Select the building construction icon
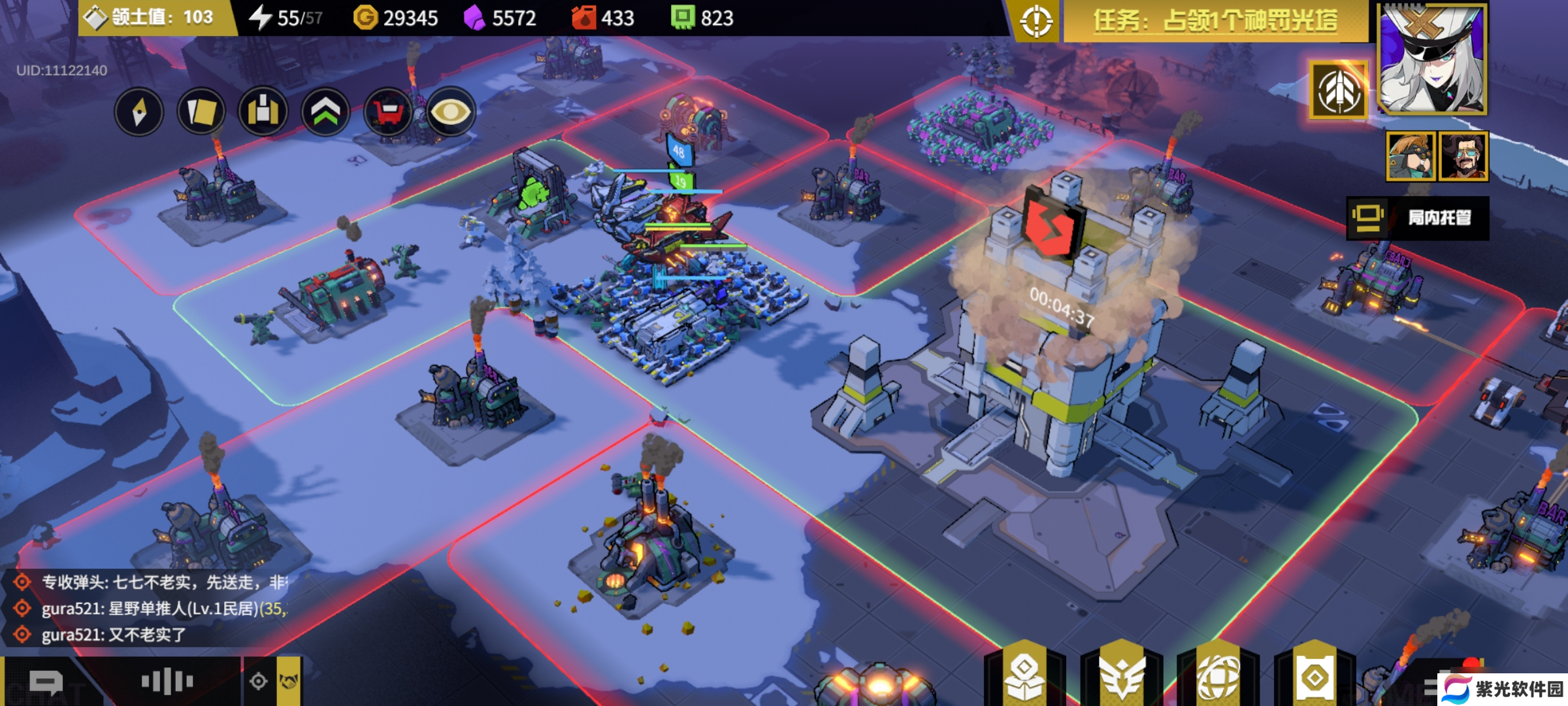Viewport: 1568px width, 706px height. pos(263,112)
